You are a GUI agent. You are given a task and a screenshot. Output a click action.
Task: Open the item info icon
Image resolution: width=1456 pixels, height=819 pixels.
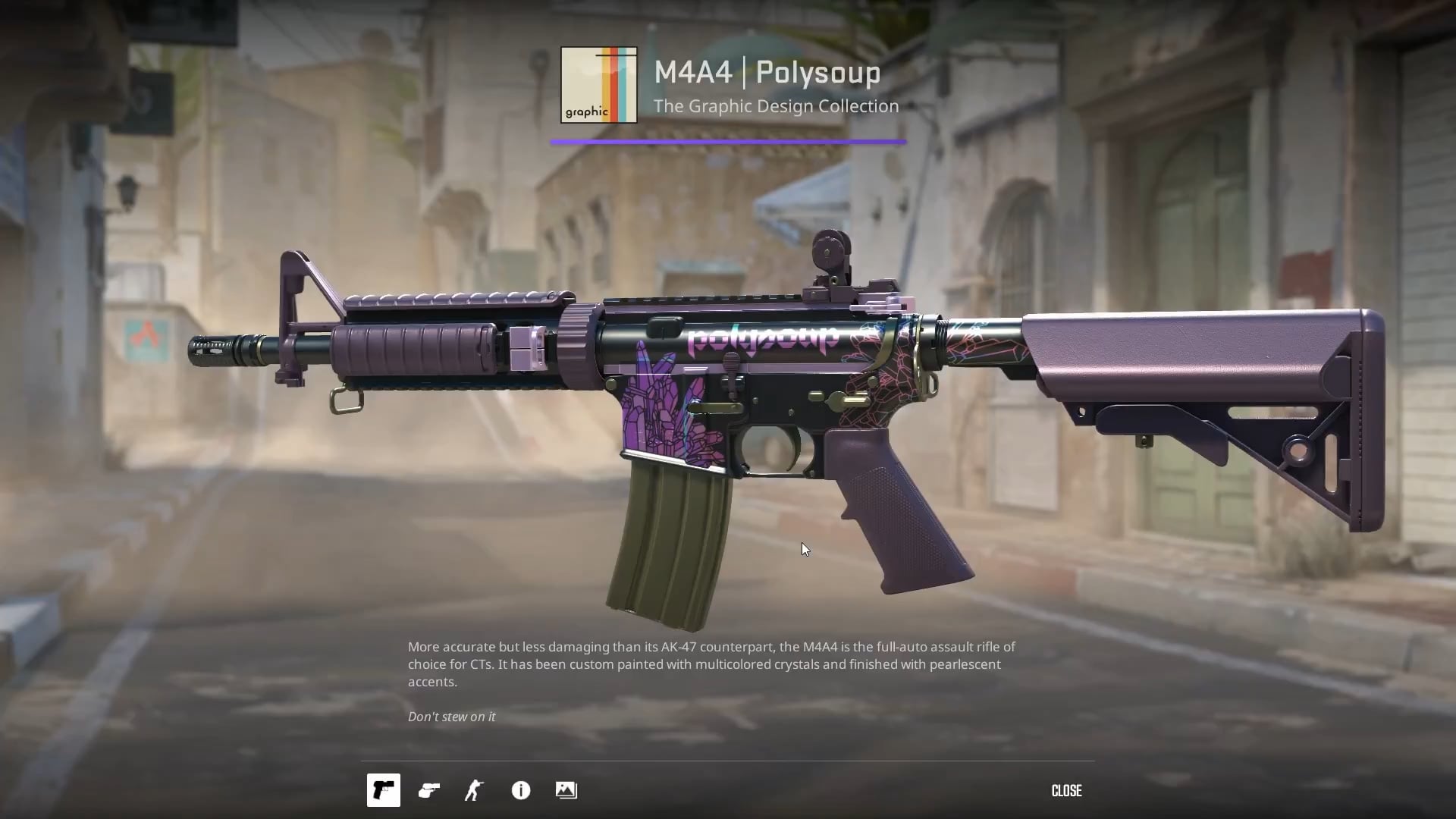pos(521,790)
